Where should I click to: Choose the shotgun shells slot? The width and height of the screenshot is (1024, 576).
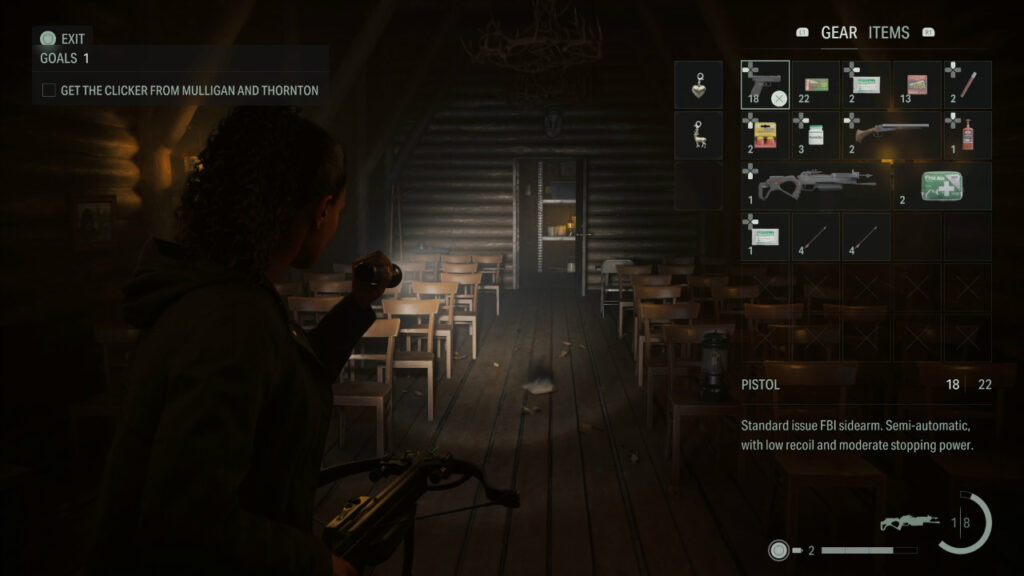pyautogui.click(x=917, y=85)
